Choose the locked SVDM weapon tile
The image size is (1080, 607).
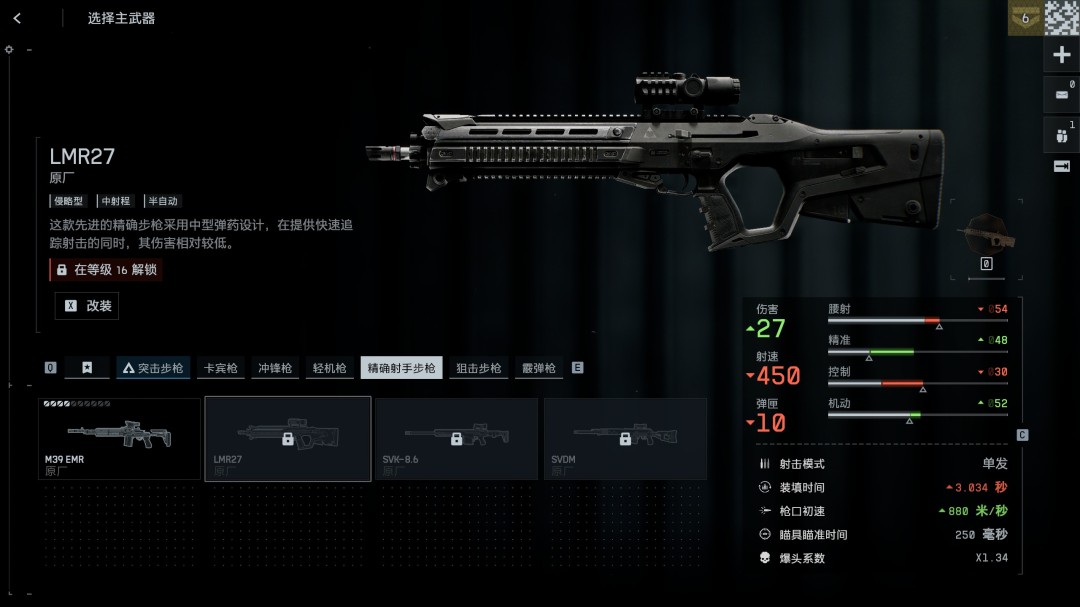[625, 438]
